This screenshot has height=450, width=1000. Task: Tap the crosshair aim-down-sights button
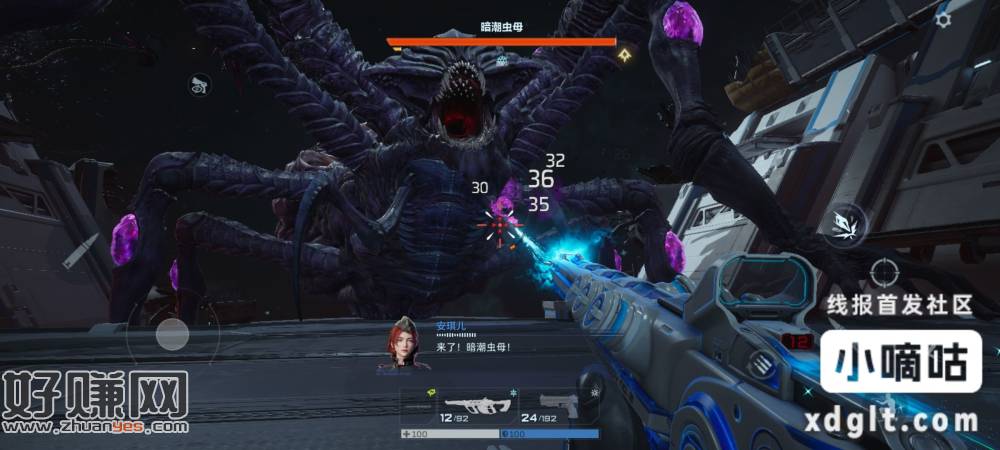[883, 271]
